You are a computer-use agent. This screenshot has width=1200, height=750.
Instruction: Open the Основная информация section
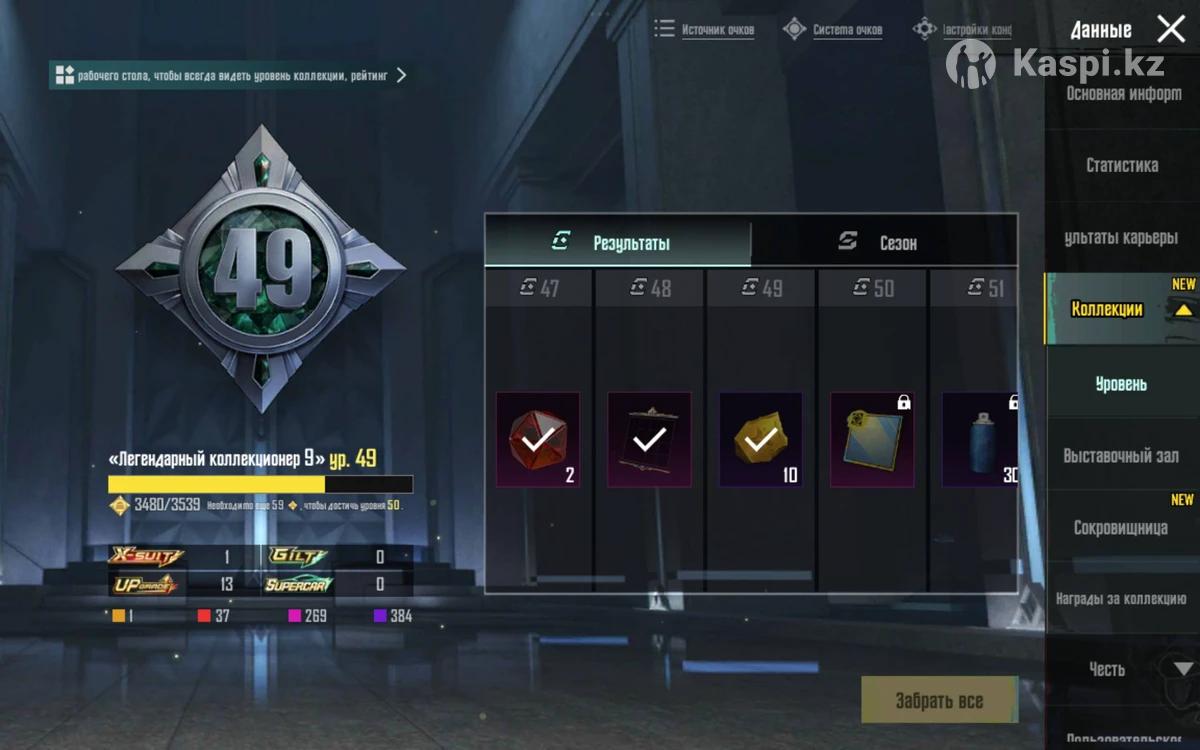click(x=1123, y=94)
